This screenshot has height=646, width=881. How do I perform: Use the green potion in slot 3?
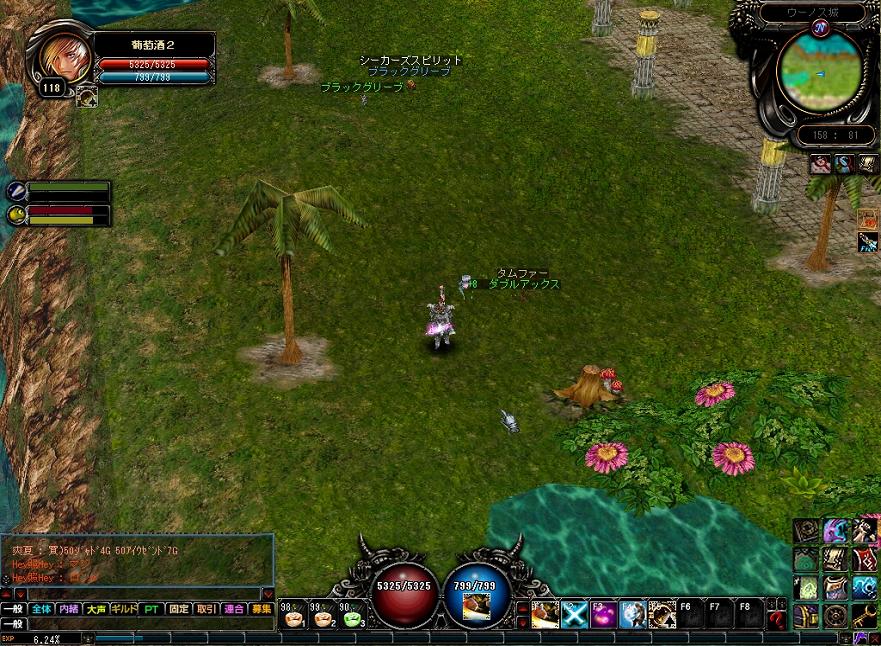click(x=353, y=617)
